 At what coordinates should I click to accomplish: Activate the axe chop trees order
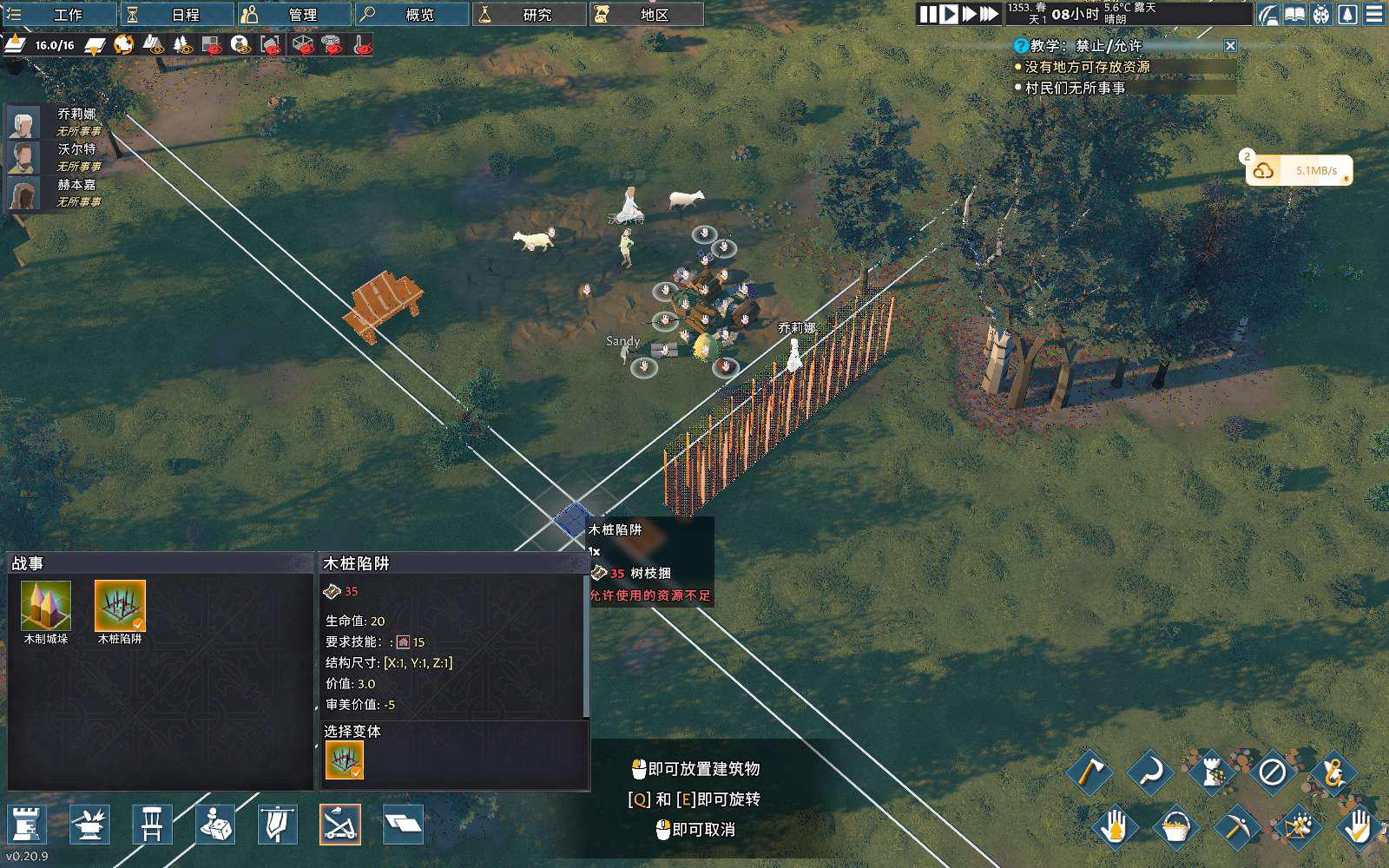point(1089,772)
